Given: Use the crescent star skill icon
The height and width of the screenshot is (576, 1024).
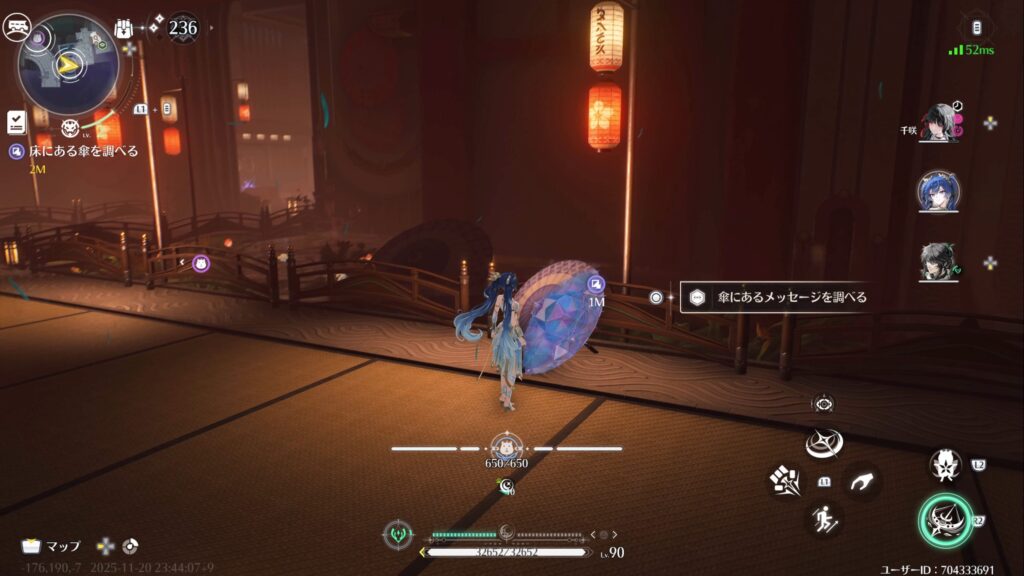Looking at the screenshot, I should point(824,443).
